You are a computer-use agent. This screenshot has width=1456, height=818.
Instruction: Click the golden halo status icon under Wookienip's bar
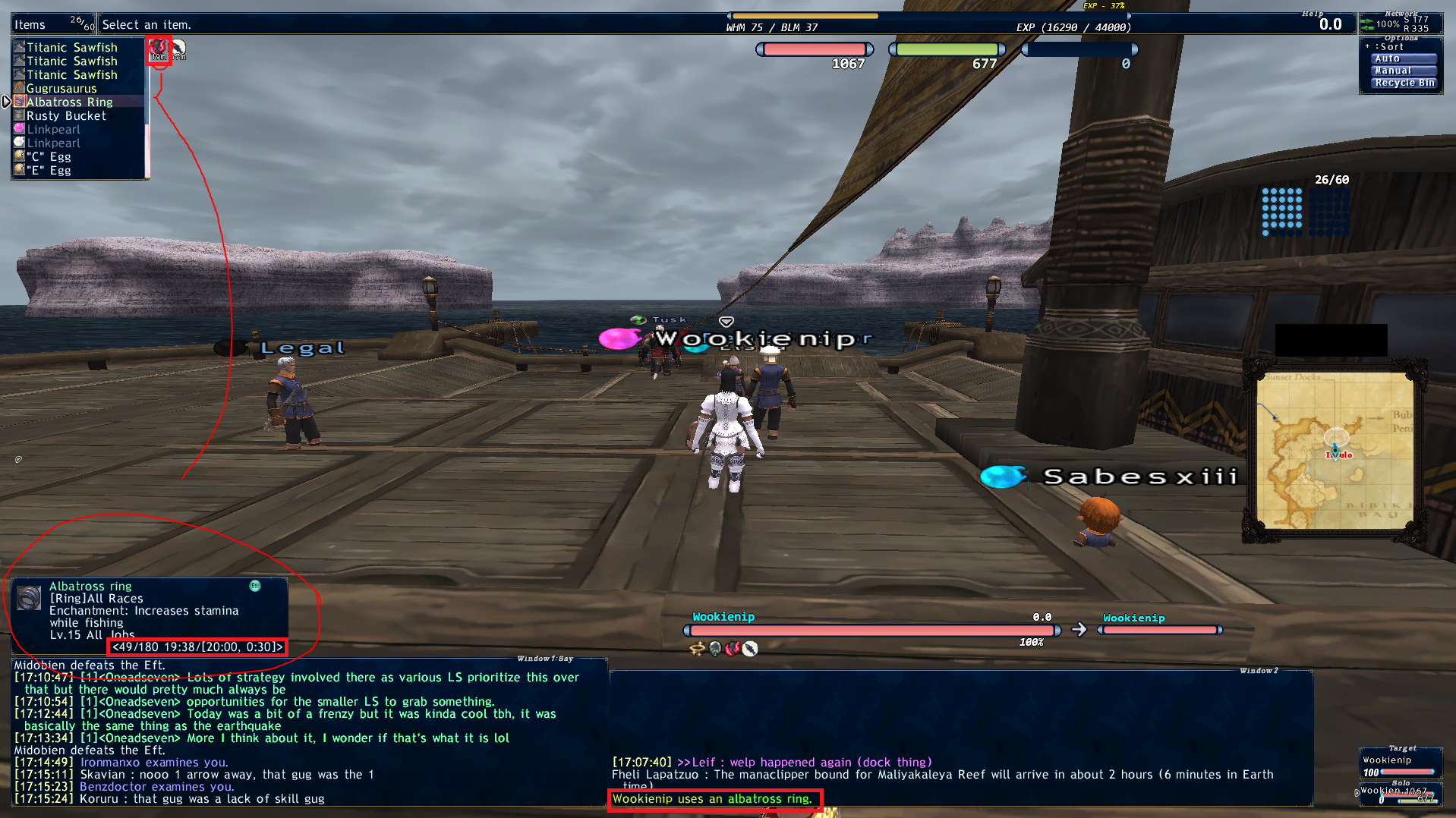tap(697, 649)
